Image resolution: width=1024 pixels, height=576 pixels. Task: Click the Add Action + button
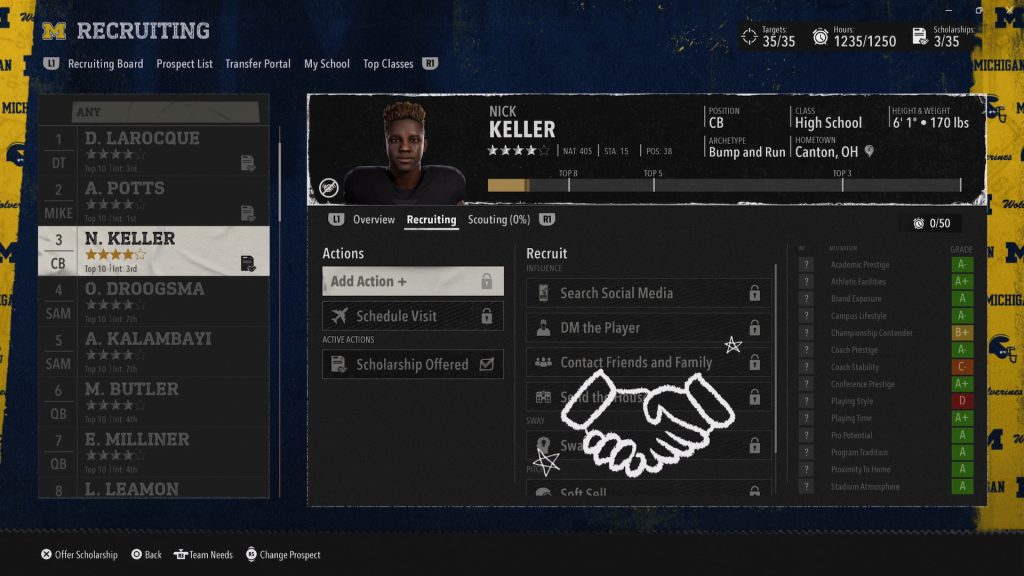[x=412, y=282]
